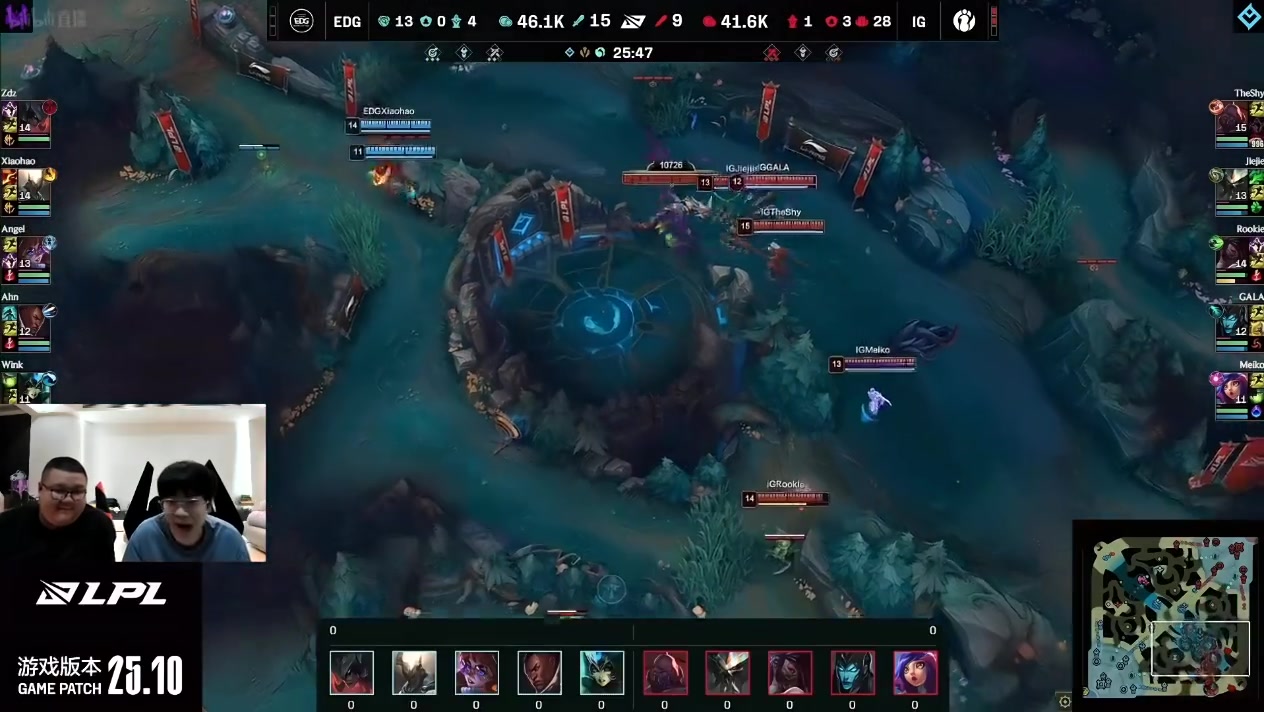The width and height of the screenshot is (1264, 712).
Task: Select Kalista's portrait in the bottom bar
Action: tap(853, 673)
